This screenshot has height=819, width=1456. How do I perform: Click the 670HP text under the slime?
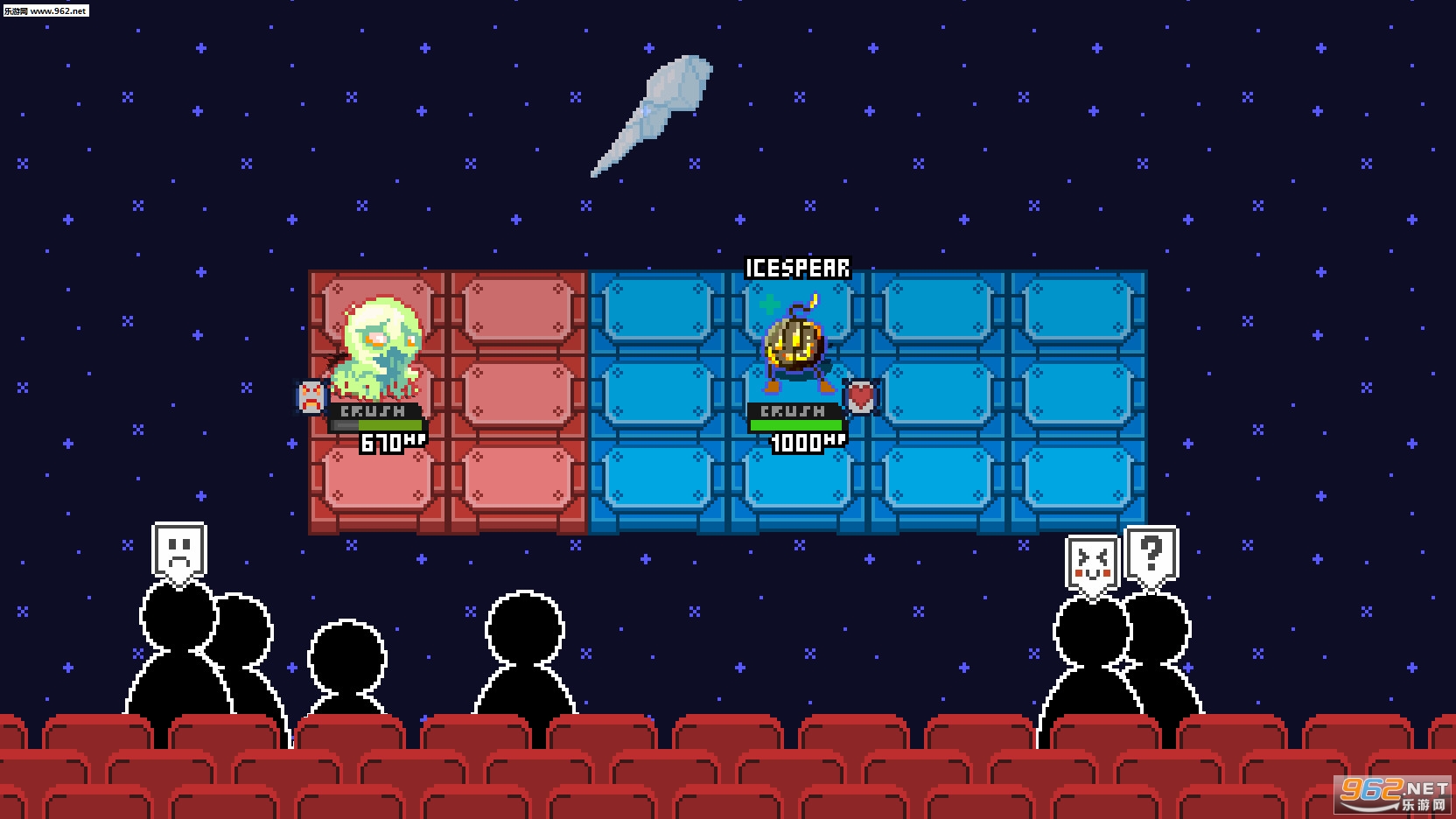pos(391,441)
